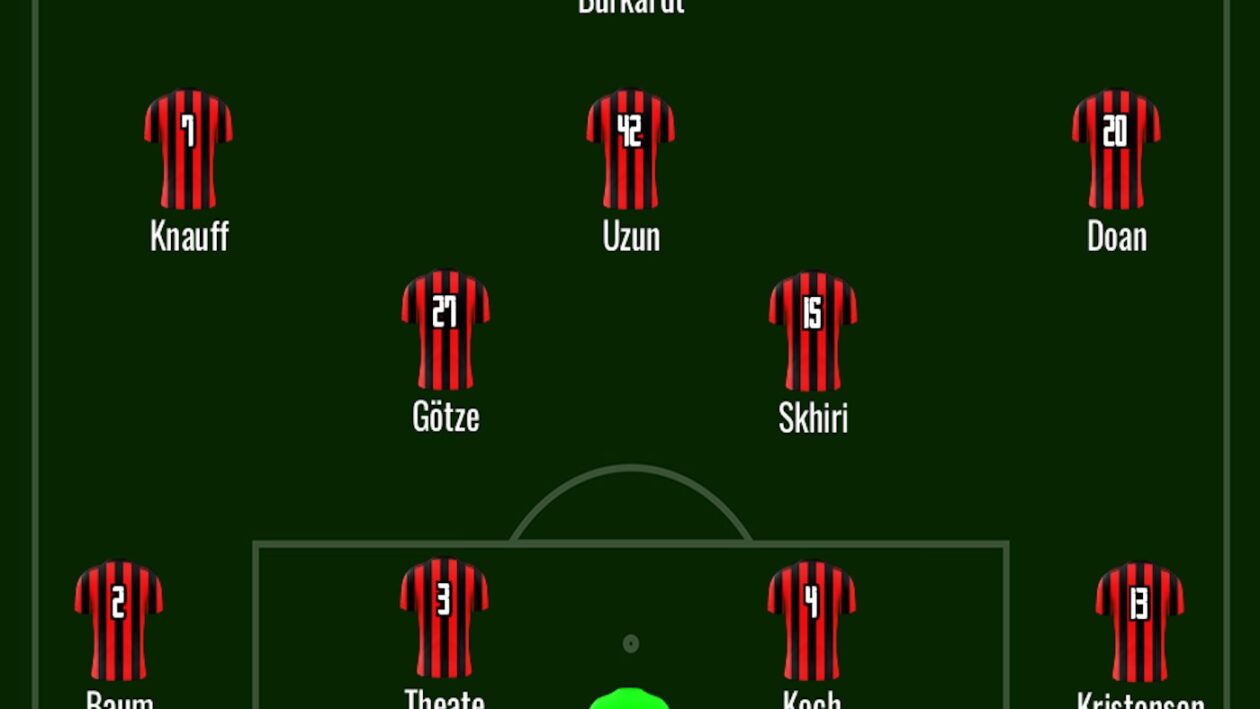Select the number 2 left-back shirt
The image size is (1260, 709).
tap(118, 619)
